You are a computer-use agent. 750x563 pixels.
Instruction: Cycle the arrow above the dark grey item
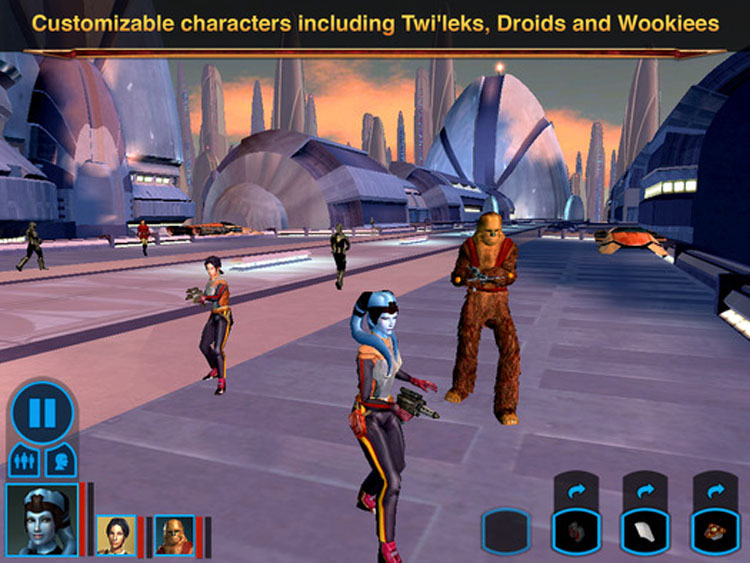point(576,491)
